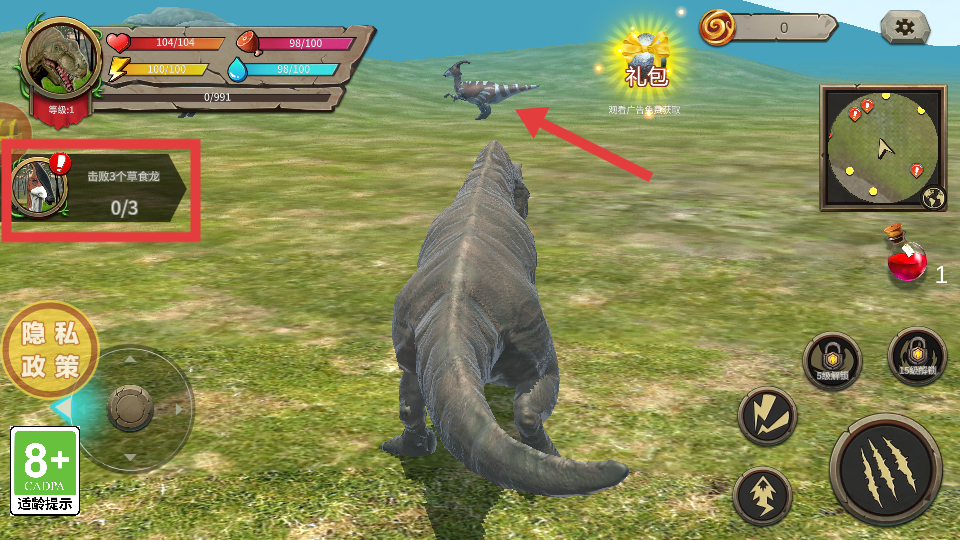Click the virtual joystick center knob
Screen dimensions: 960x540
coord(130,407)
